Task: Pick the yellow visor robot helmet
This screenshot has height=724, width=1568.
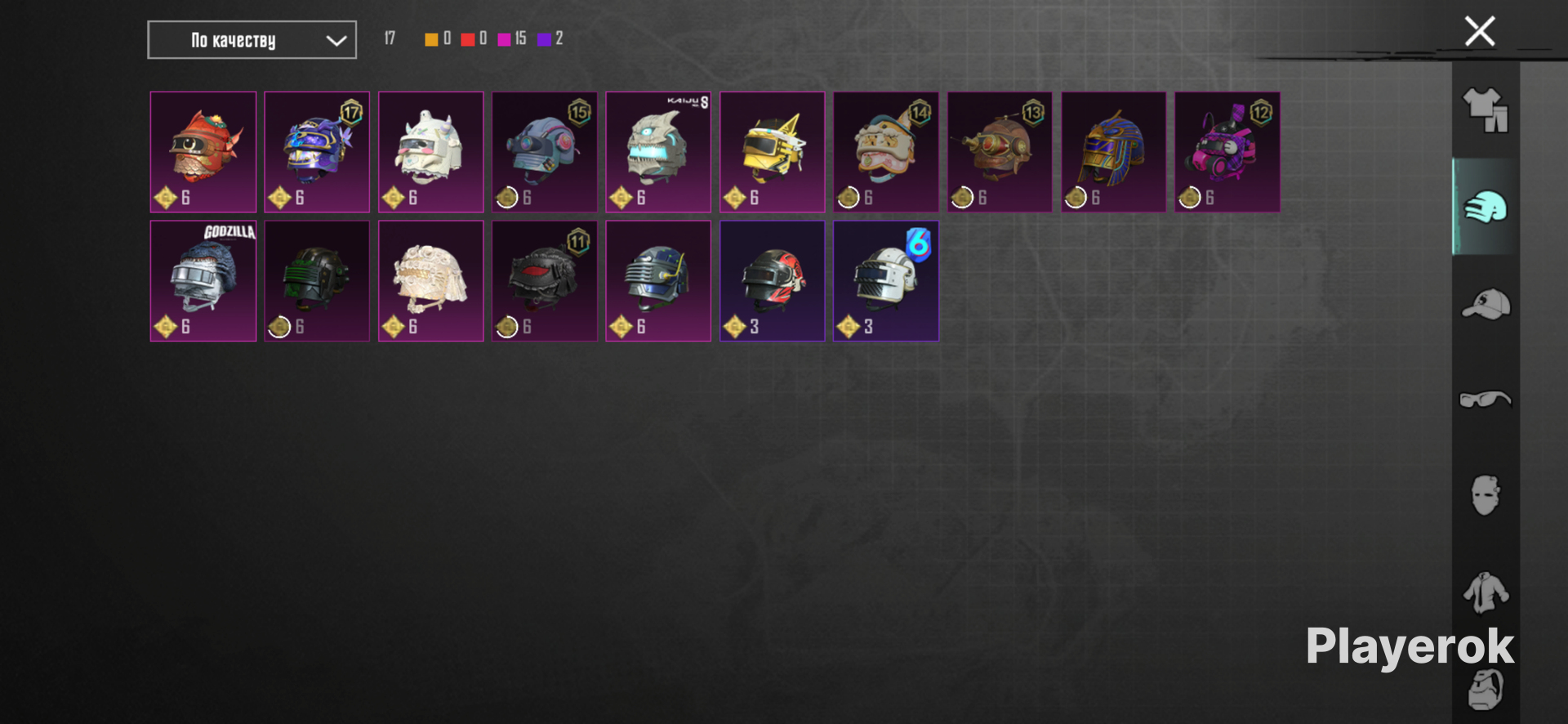Action: [x=772, y=152]
